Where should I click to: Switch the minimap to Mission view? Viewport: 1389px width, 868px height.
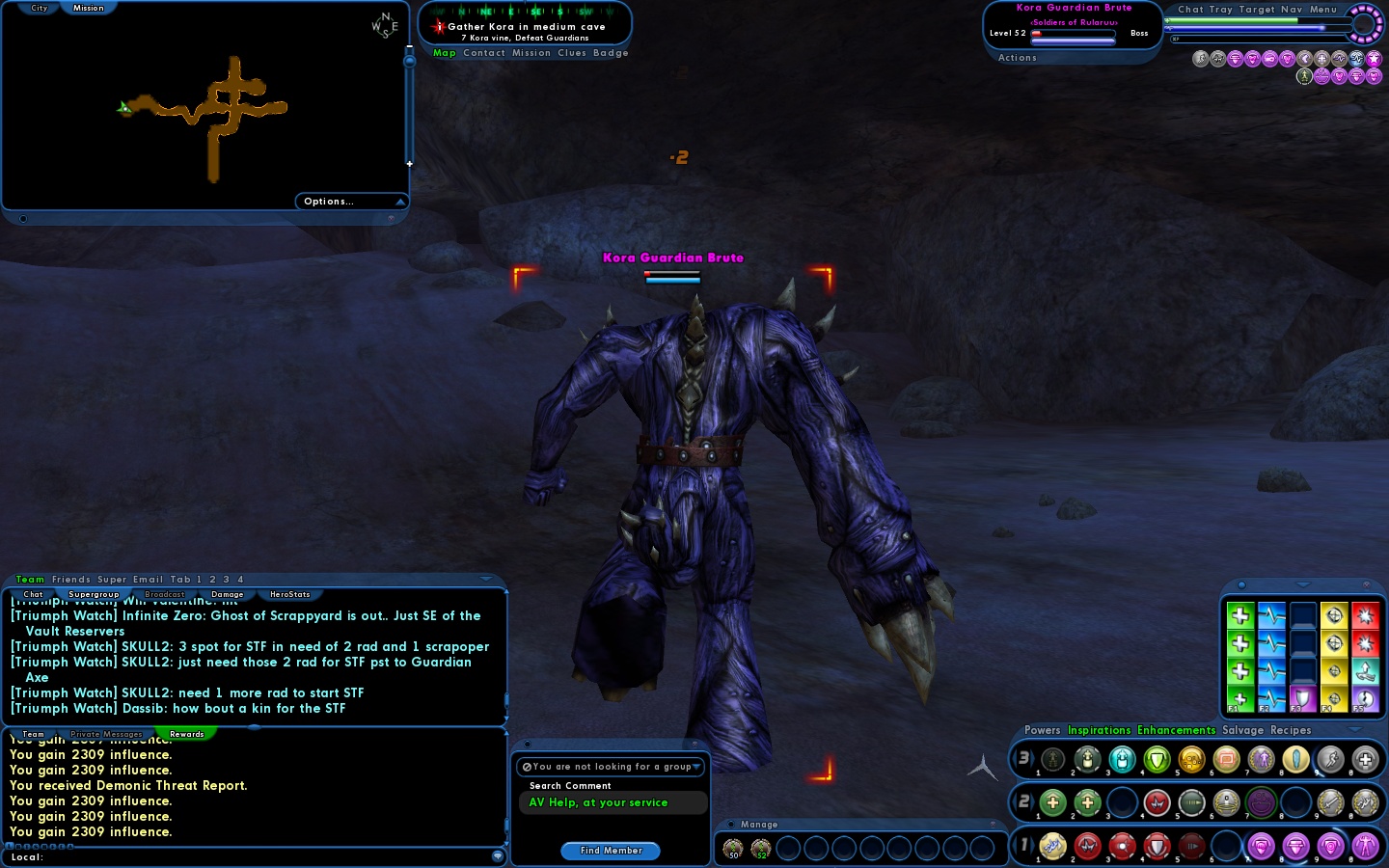(x=88, y=8)
